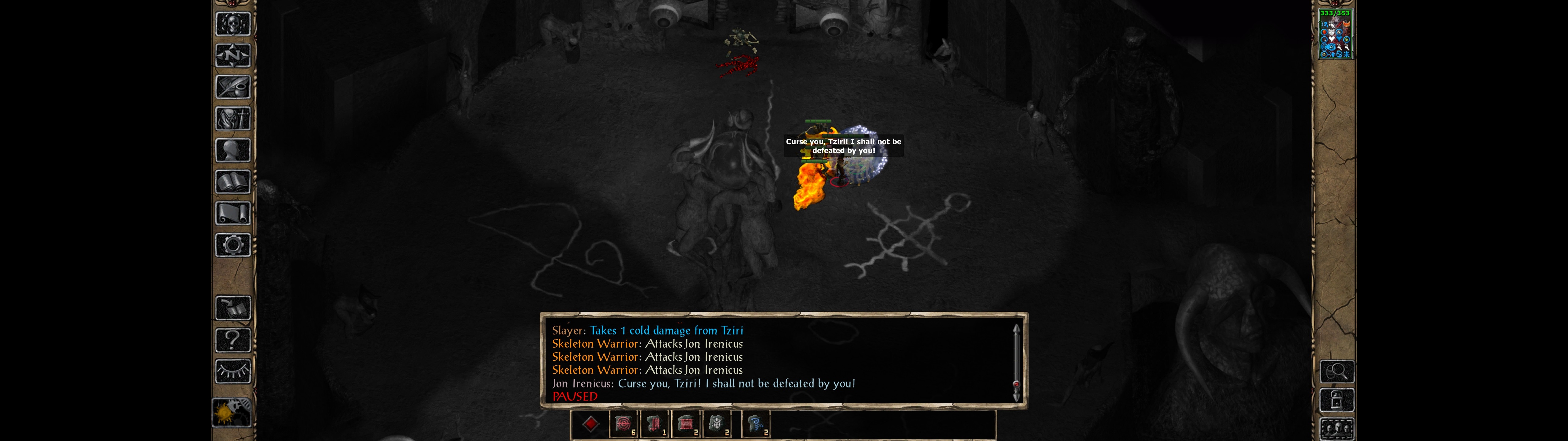Use the red concentric-circle spell, count 6

[623, 424]
